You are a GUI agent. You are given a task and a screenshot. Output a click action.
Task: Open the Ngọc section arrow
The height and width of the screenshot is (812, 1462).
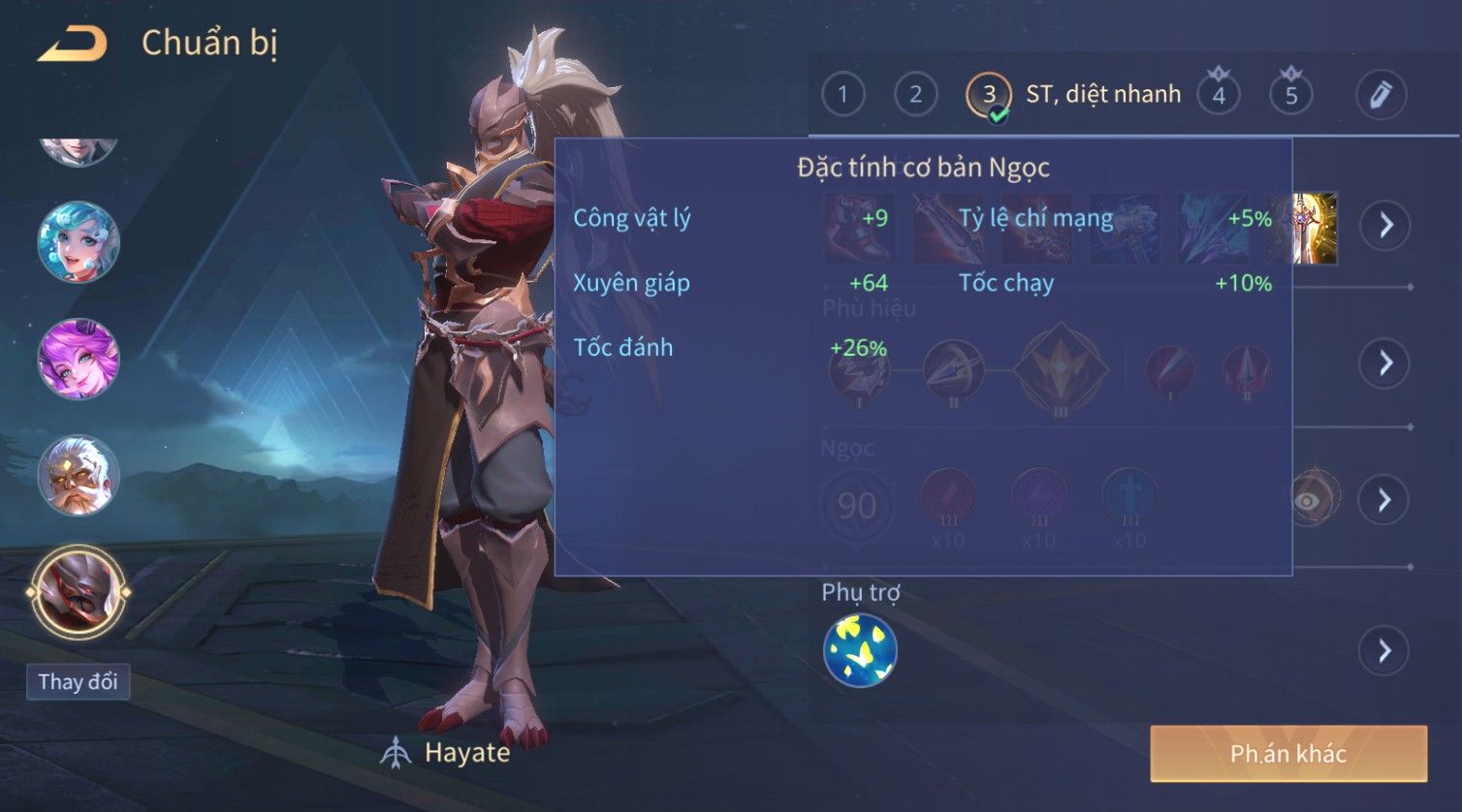pyautogui.click(x=1384, y=500)
